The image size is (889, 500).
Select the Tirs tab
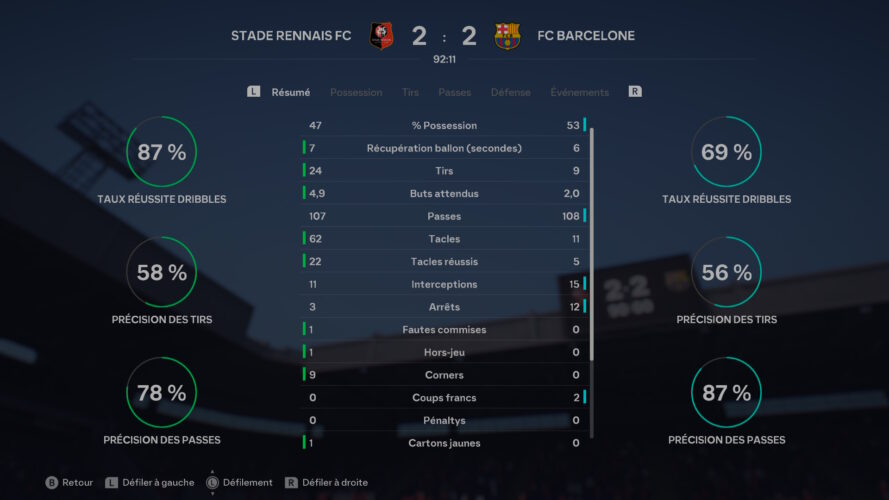410,92
